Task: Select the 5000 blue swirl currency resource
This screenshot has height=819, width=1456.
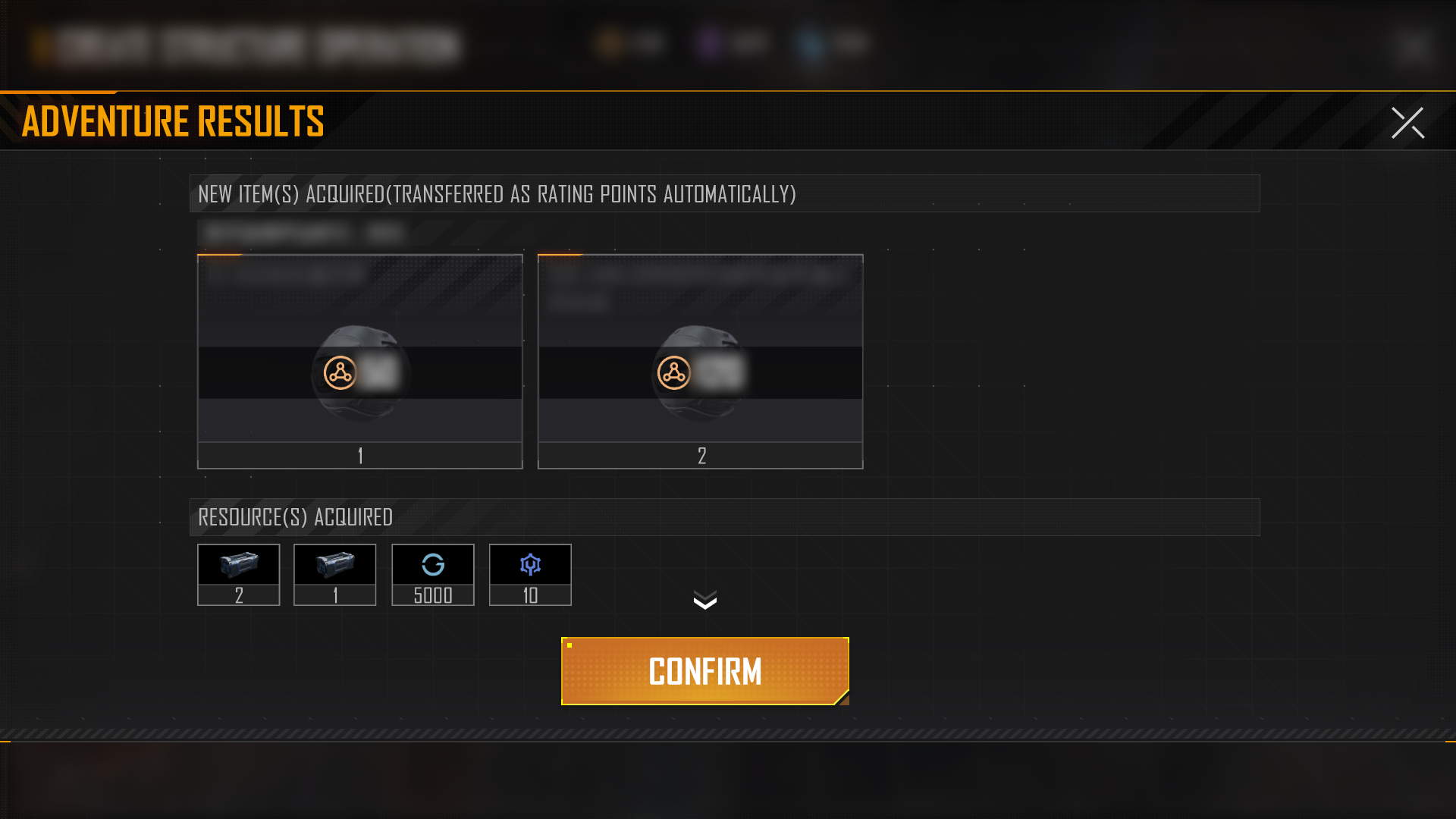Action: 433,574
